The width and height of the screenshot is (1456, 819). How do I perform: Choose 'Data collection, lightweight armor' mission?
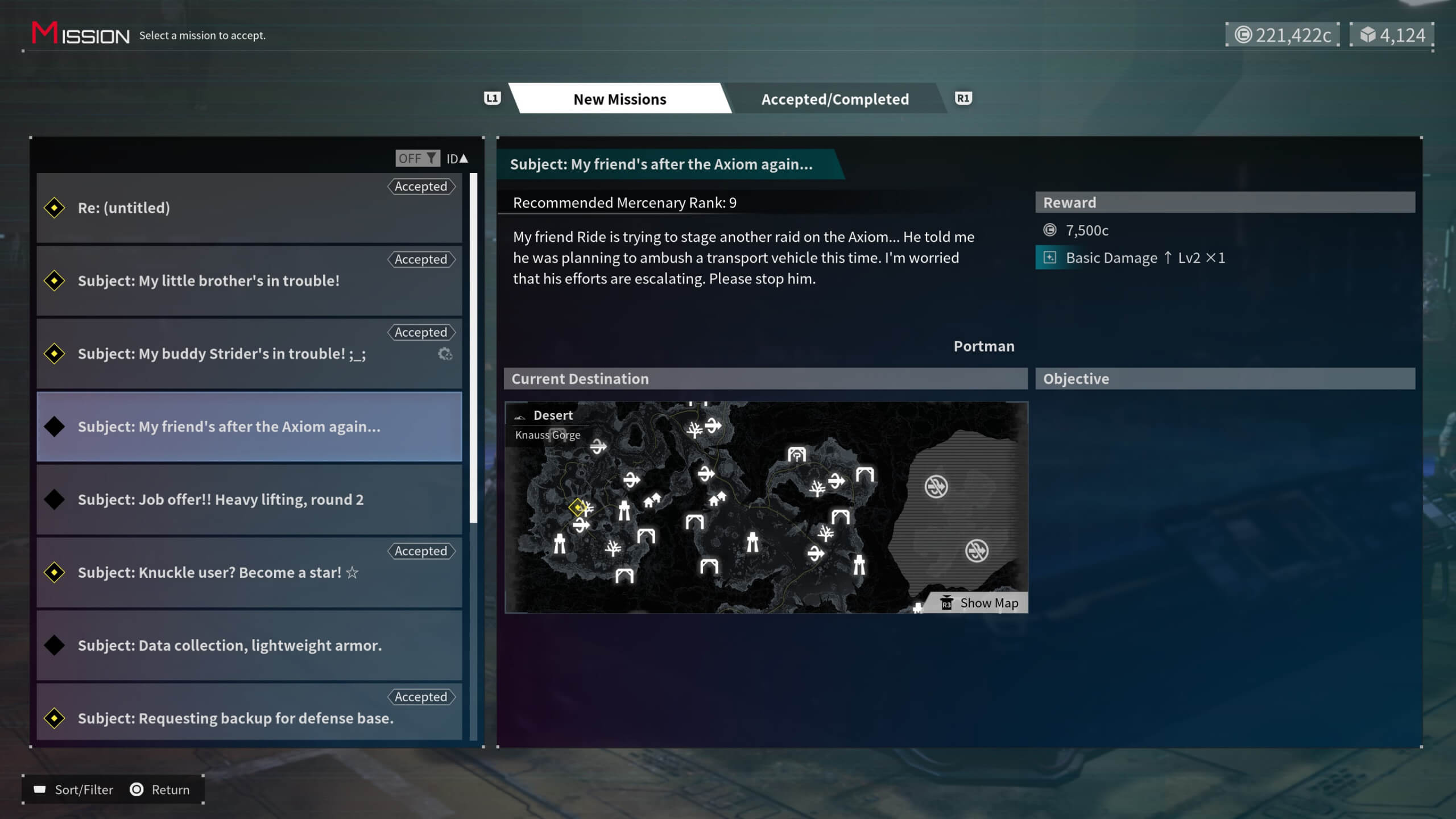coord(249,645)
